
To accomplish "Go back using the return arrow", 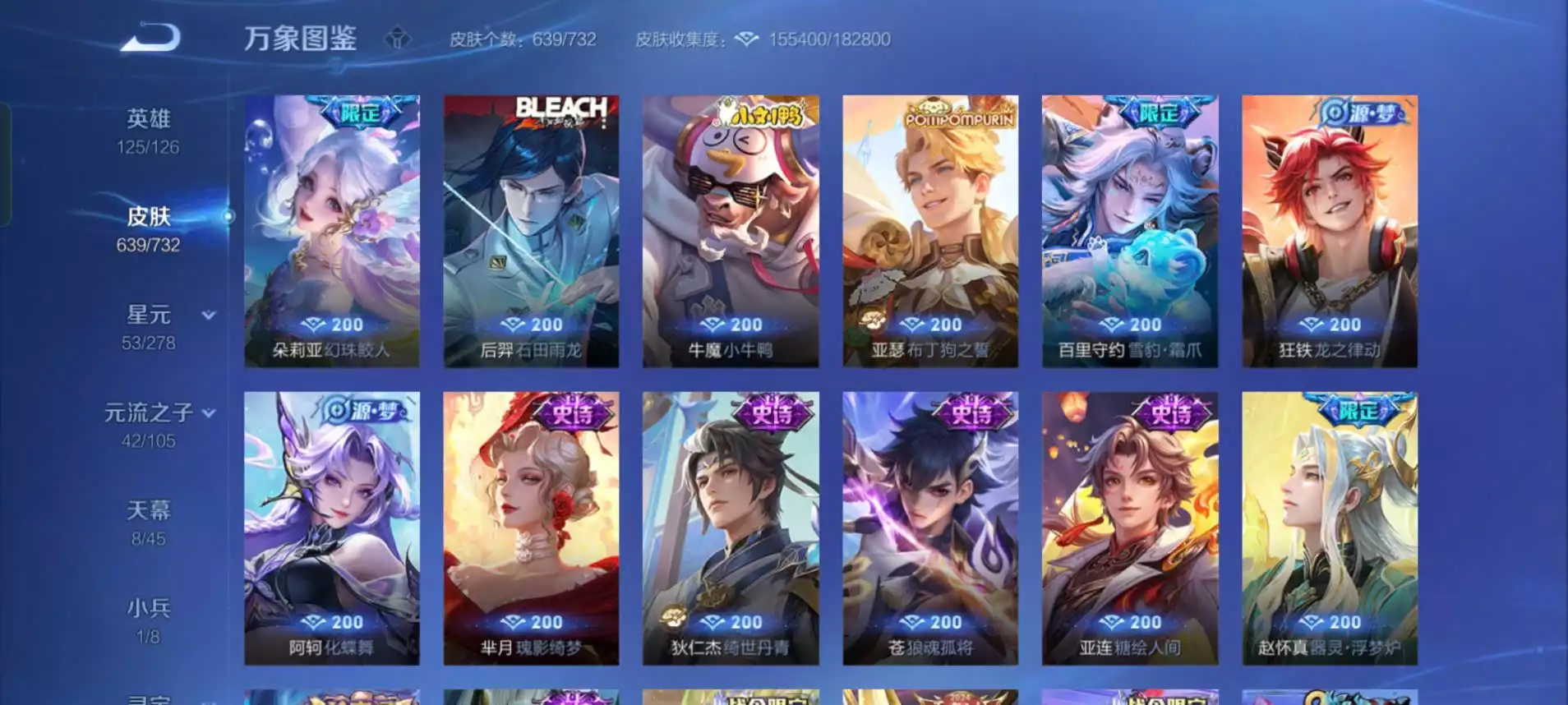I will pyautogui.click(x=150, y=38).
